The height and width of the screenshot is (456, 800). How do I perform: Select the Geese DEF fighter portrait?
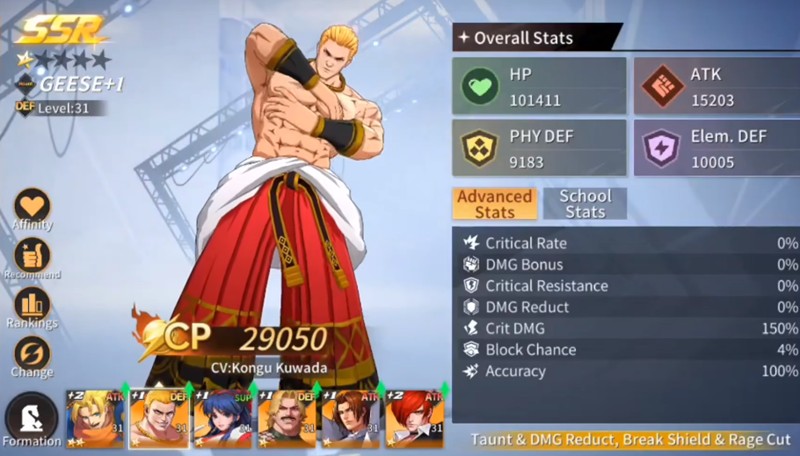160,417
